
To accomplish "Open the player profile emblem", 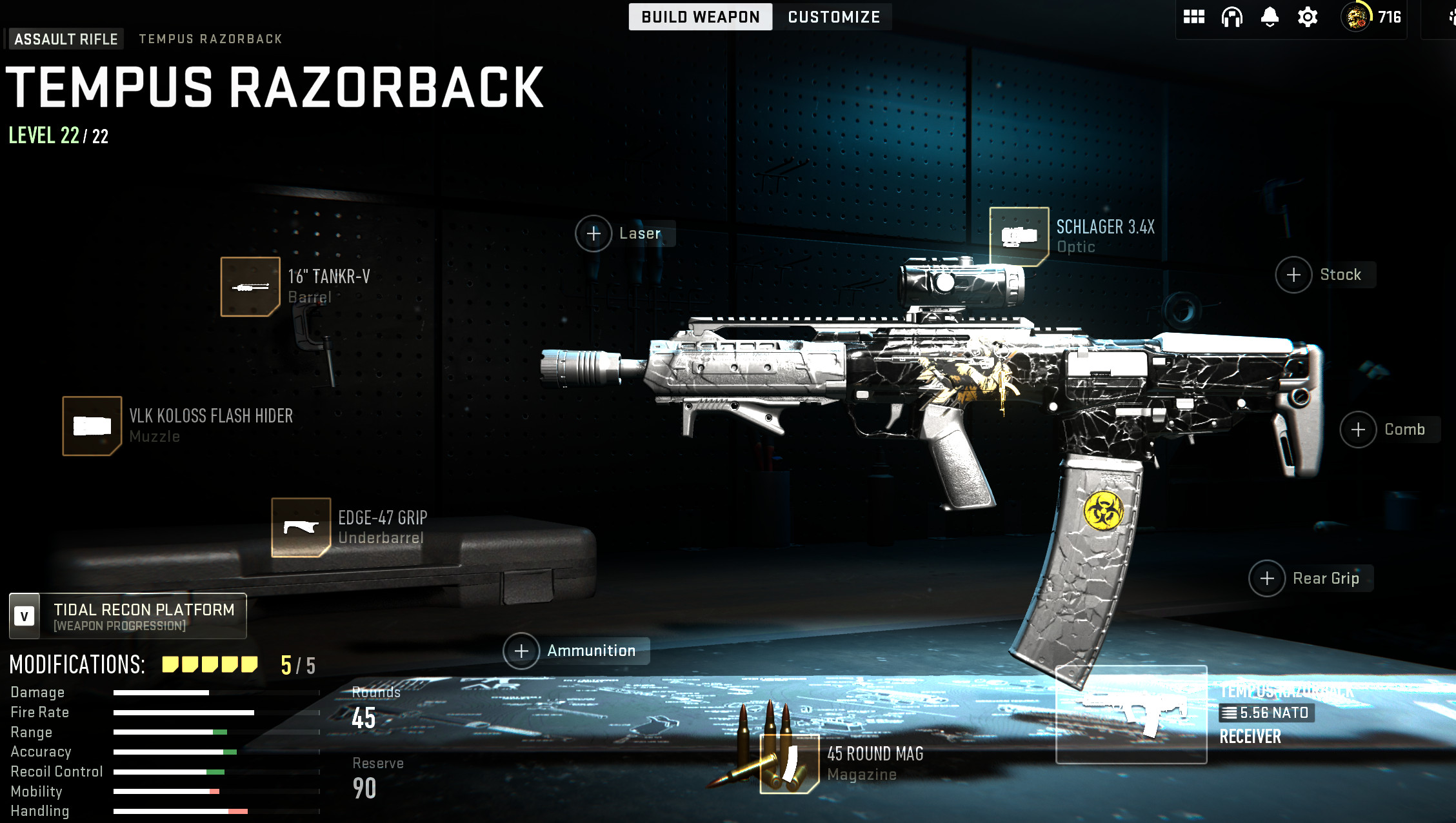I will (x=1356, y=17).
